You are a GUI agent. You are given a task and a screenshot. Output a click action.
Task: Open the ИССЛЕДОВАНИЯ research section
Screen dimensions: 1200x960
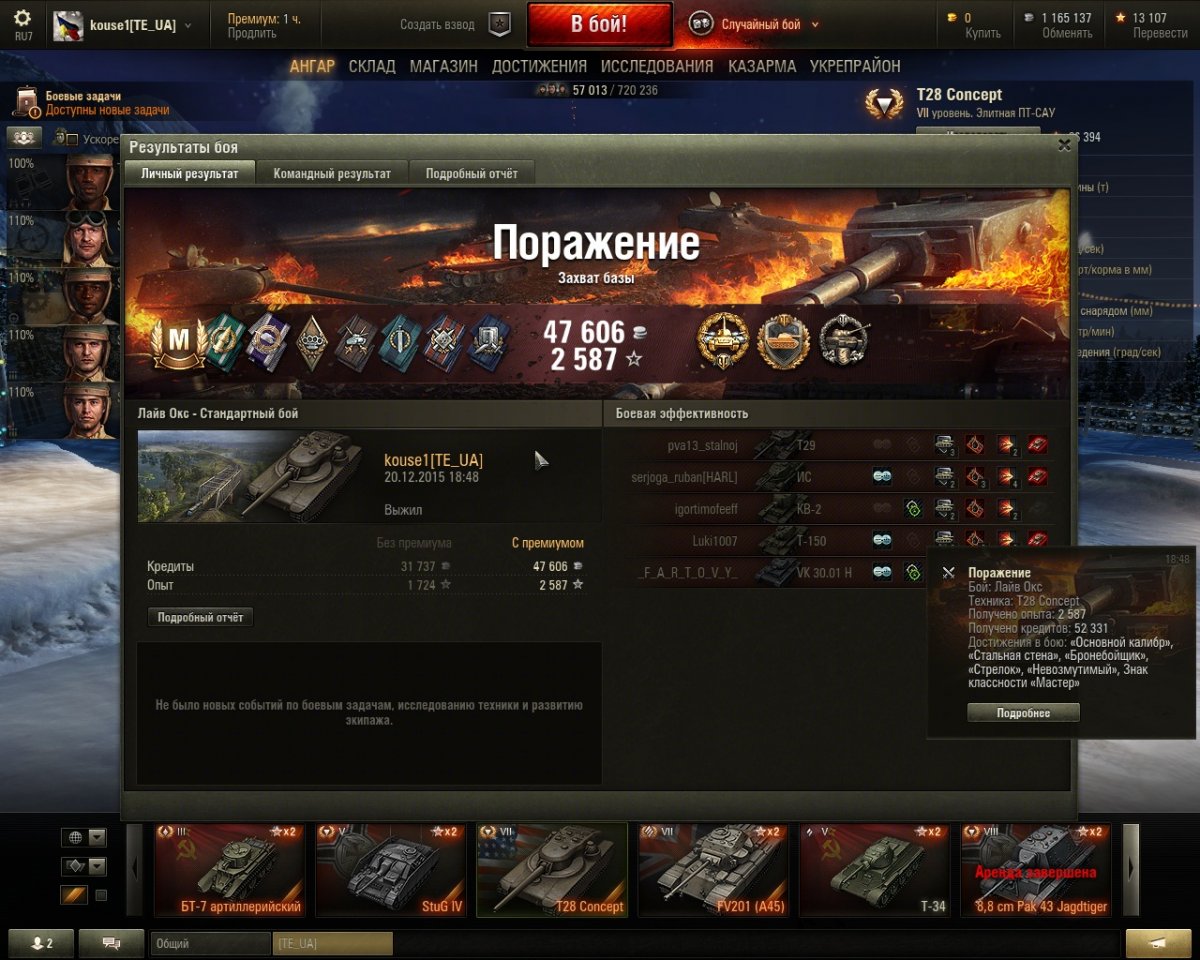[x=657, y=66]
